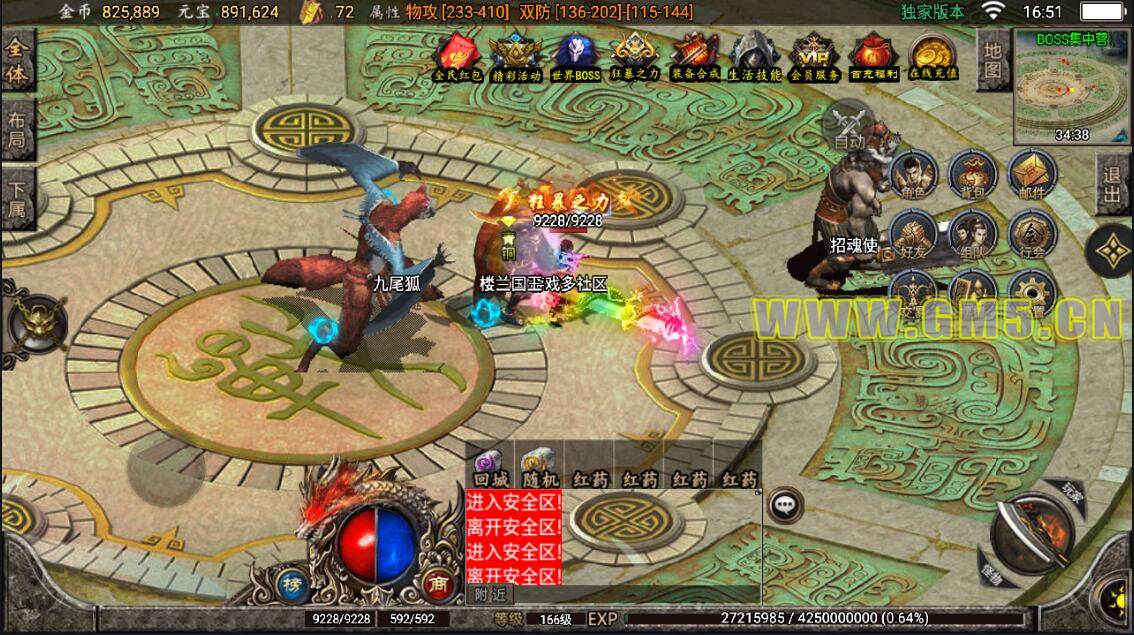Click the 地图 map button

992,60
